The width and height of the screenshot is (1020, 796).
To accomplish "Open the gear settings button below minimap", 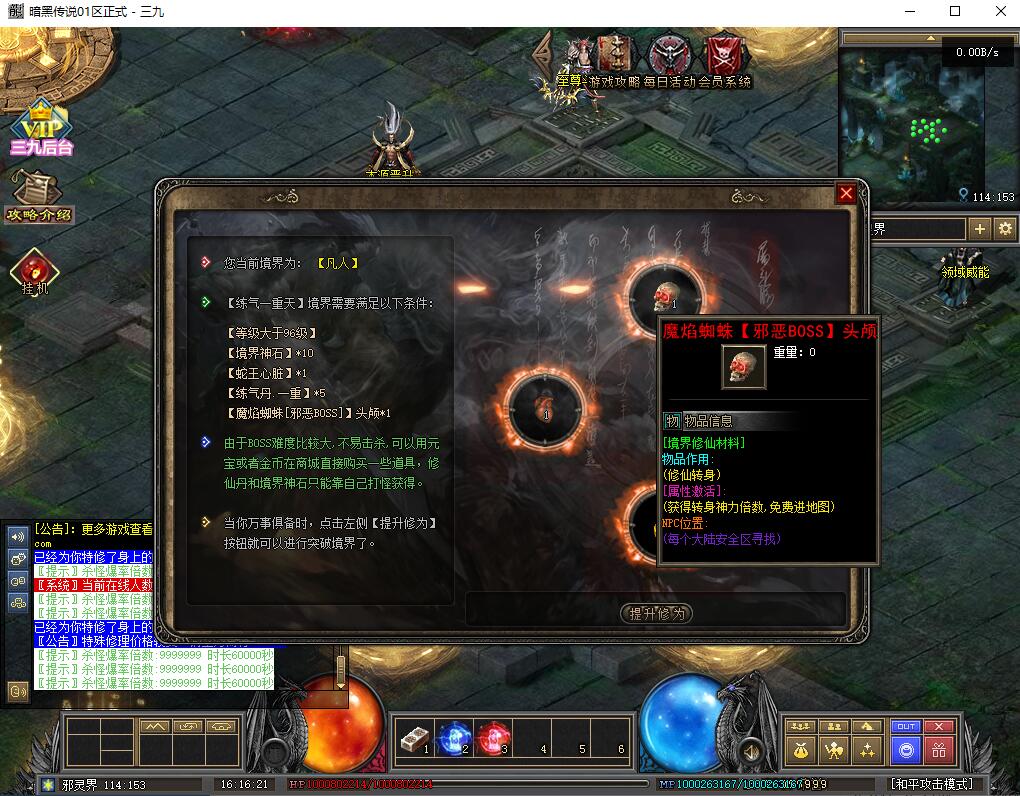I will pos(1005,229).
